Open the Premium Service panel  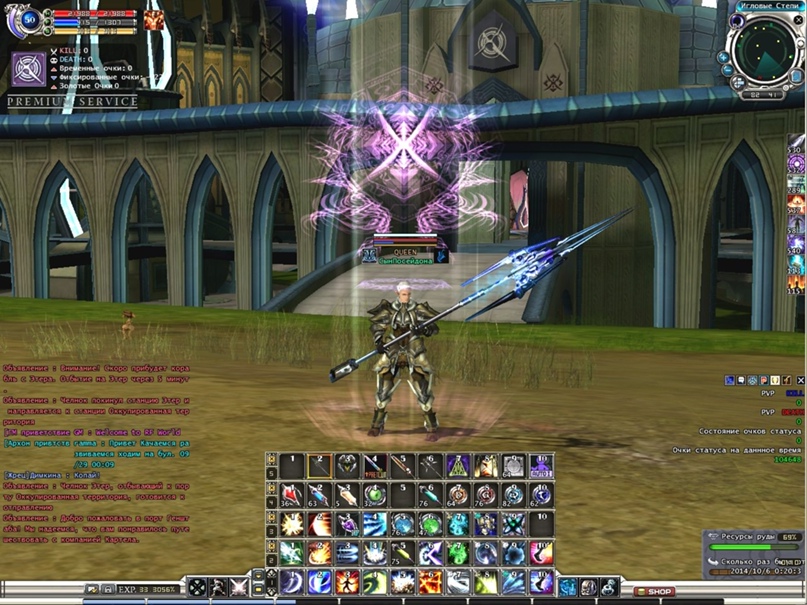pos(72,102)
